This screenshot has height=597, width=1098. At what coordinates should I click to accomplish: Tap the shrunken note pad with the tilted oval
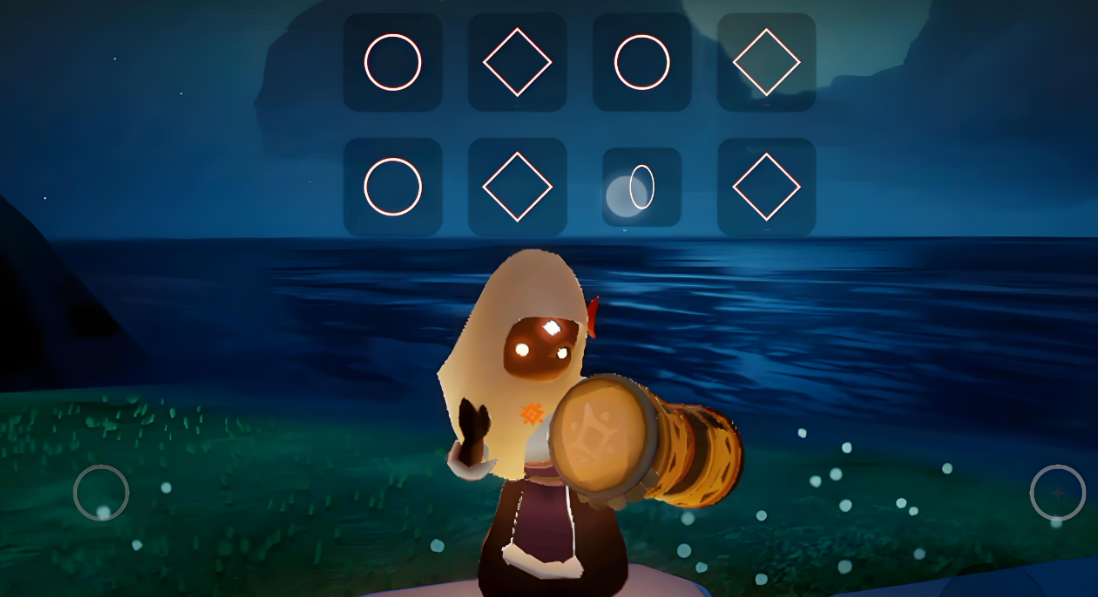642,187
